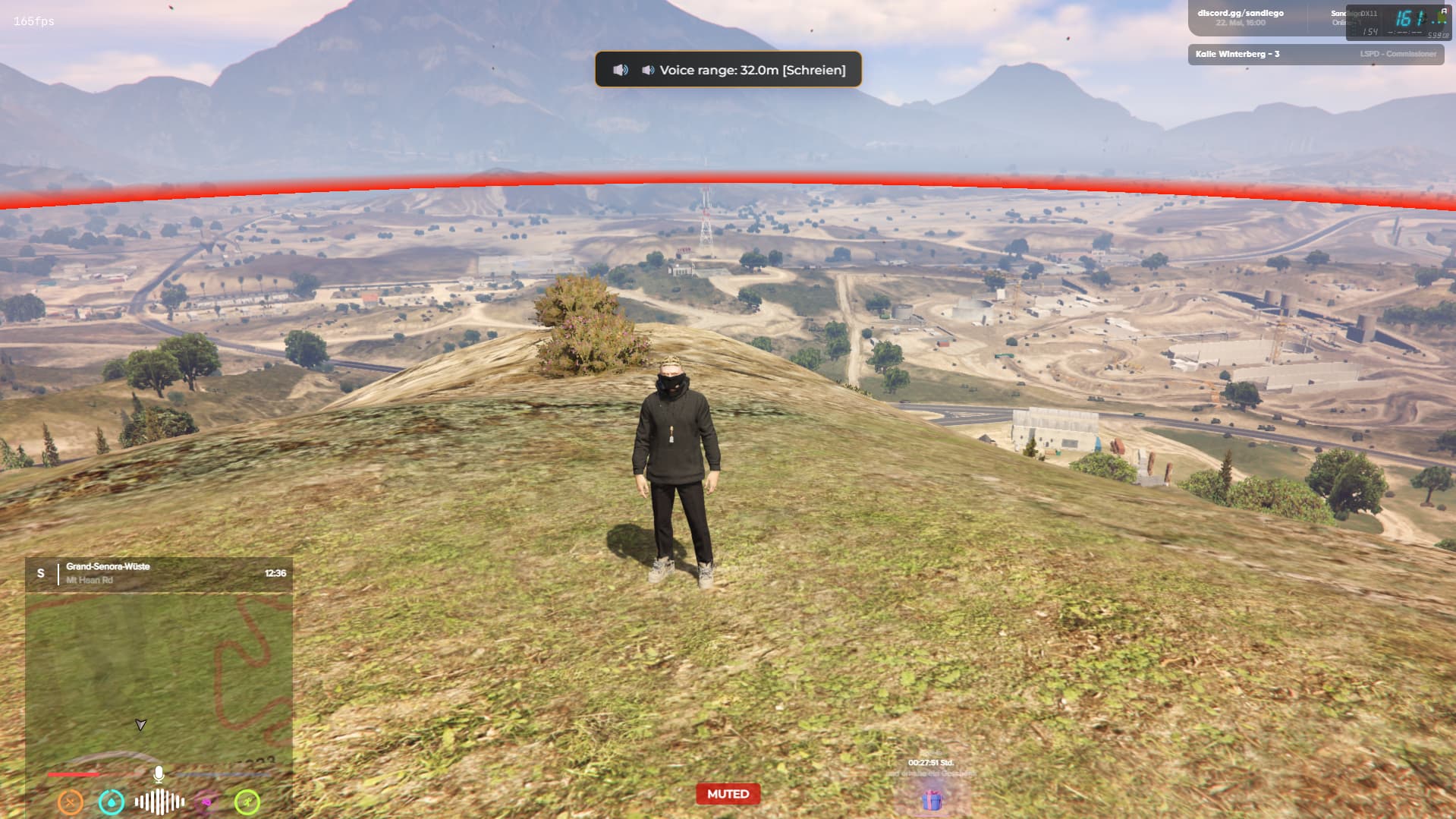Click the minimap of Grand-Senora-Wüste
Image resolution: width=1456 pixels, height=819 pixels.
point(159,676)
